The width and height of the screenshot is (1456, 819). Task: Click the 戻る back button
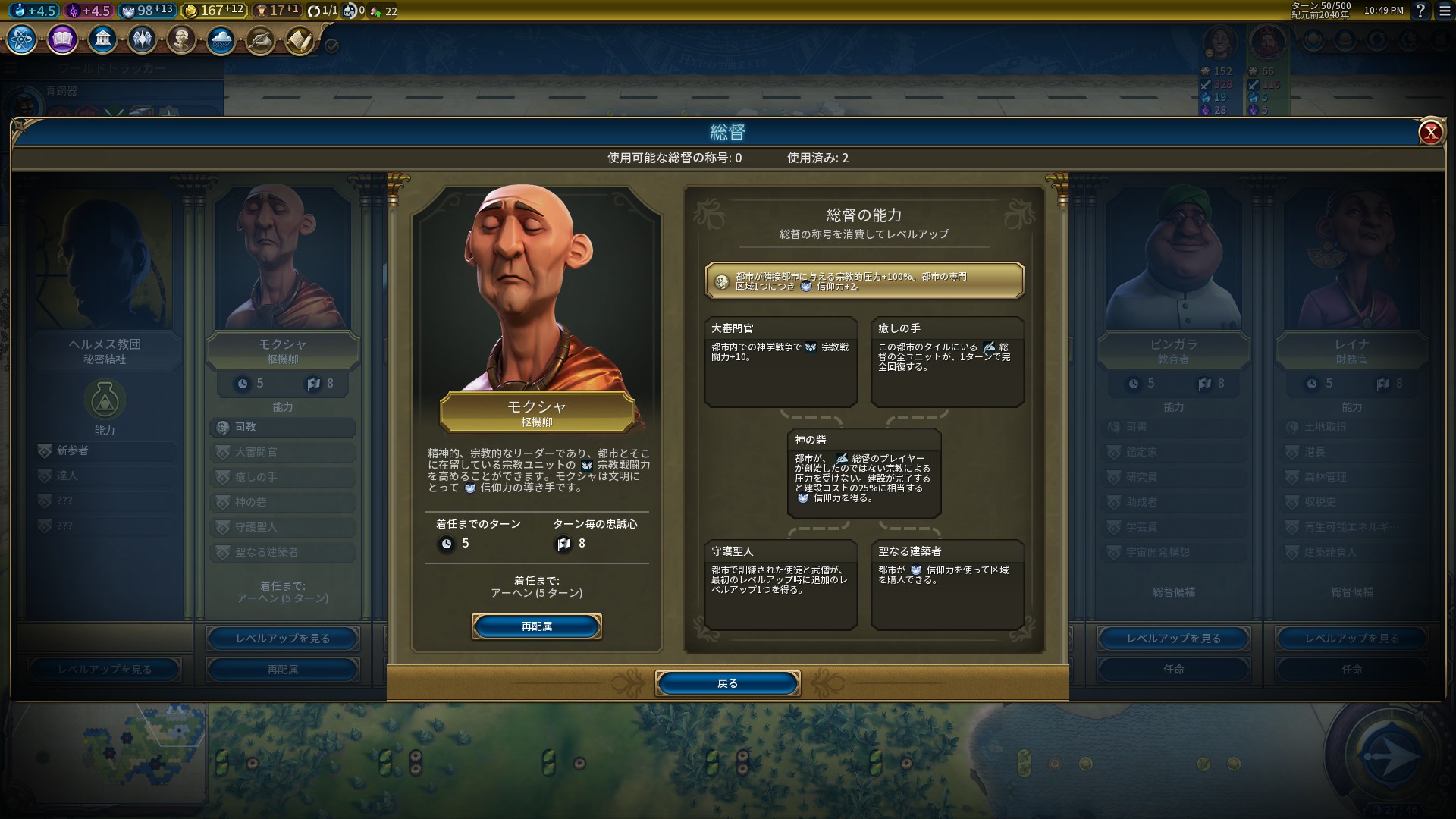coord(727,683)
